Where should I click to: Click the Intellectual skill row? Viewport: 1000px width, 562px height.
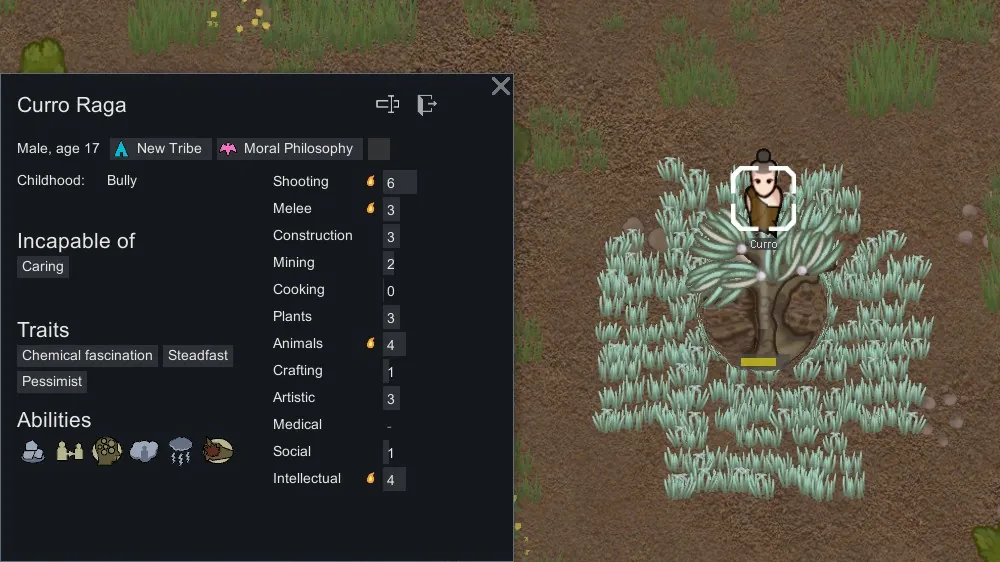340,479
